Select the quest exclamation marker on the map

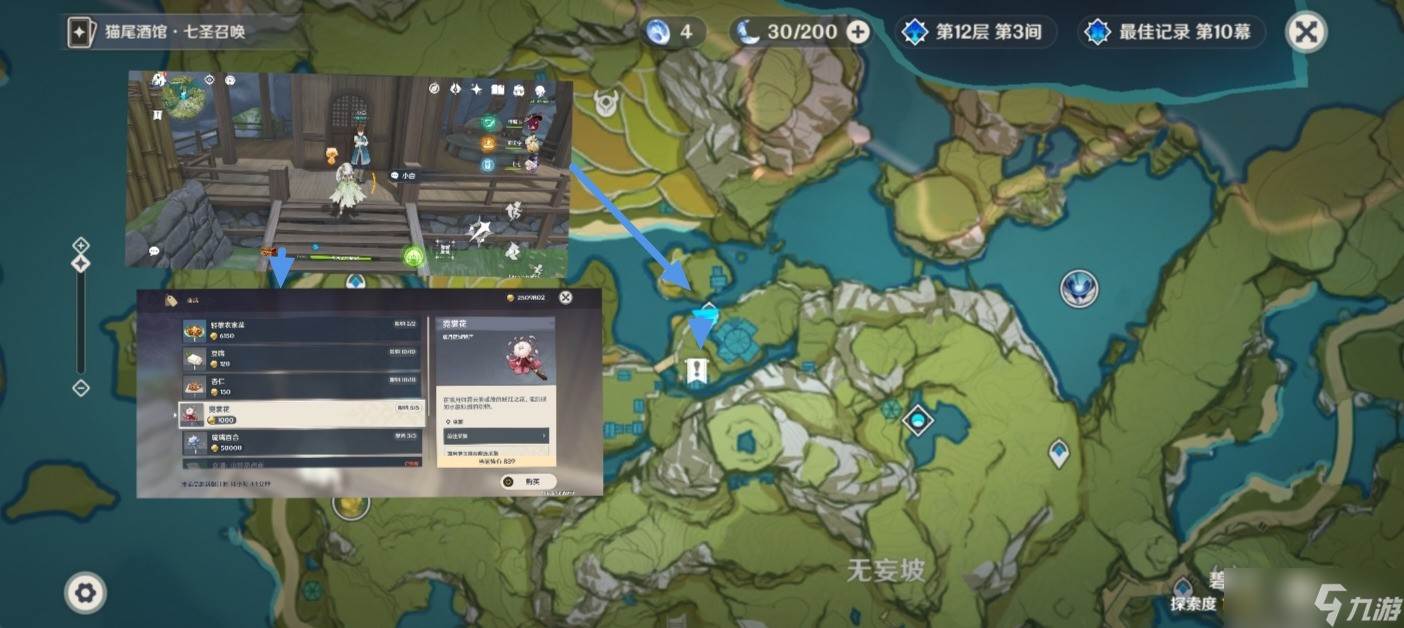(x=696, y=372)
